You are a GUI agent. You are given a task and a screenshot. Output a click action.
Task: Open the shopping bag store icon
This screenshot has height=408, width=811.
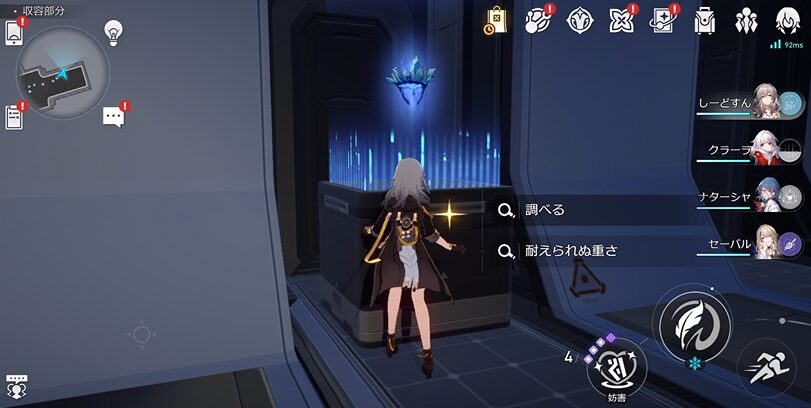click(x=497, y=20)
